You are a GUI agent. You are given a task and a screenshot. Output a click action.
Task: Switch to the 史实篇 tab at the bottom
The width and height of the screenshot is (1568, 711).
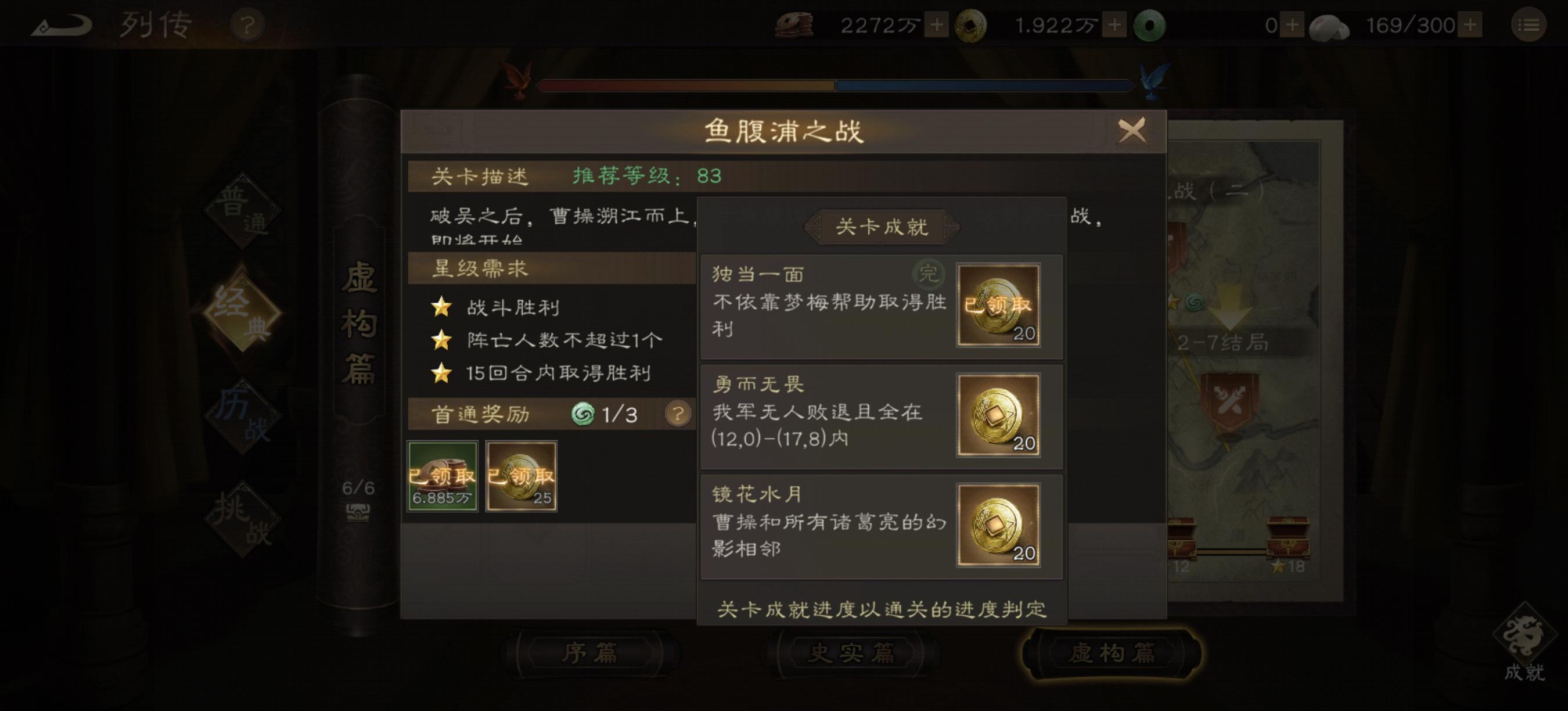[851, 652]
